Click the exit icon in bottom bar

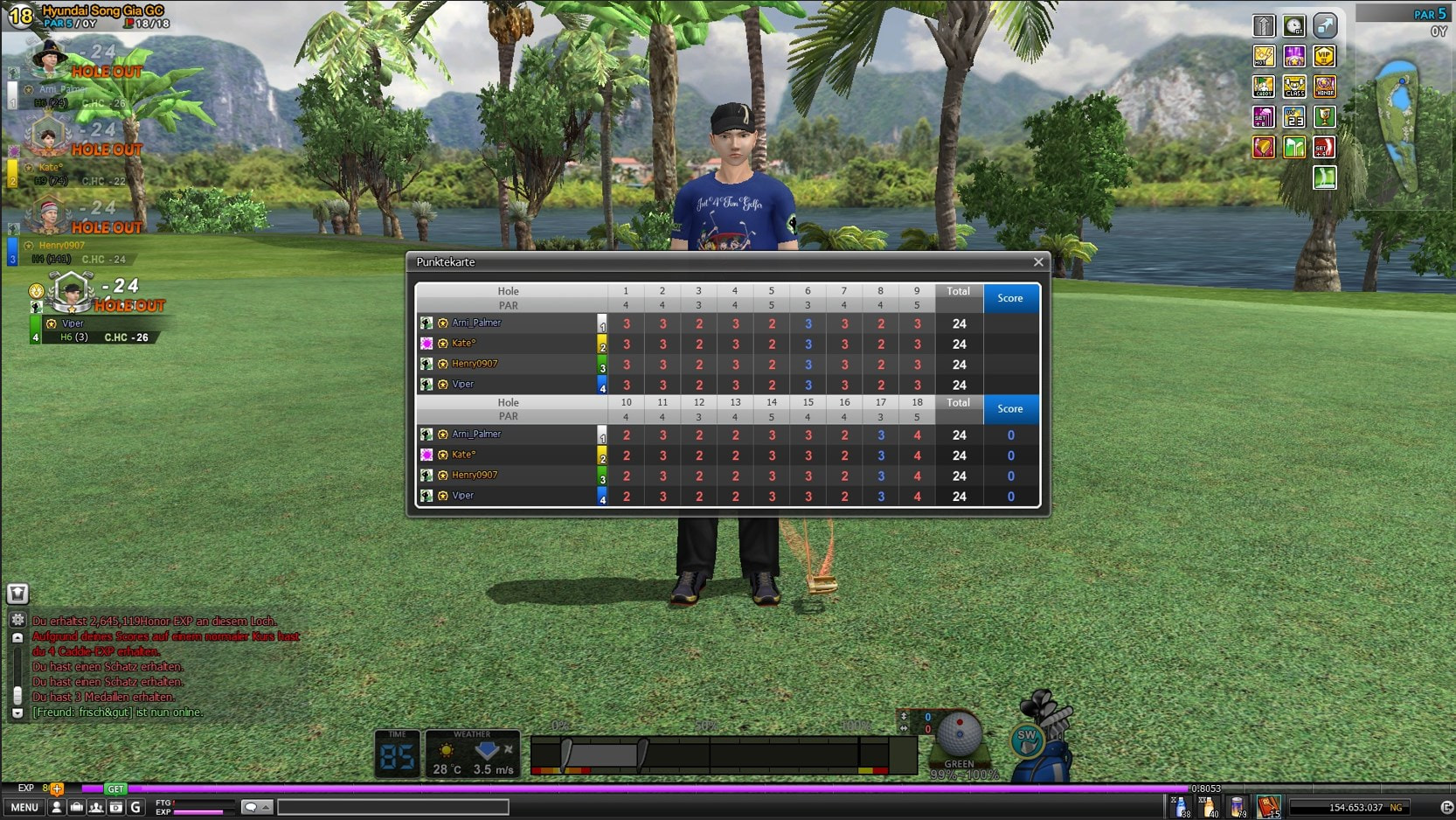[x=1446, y=807]
